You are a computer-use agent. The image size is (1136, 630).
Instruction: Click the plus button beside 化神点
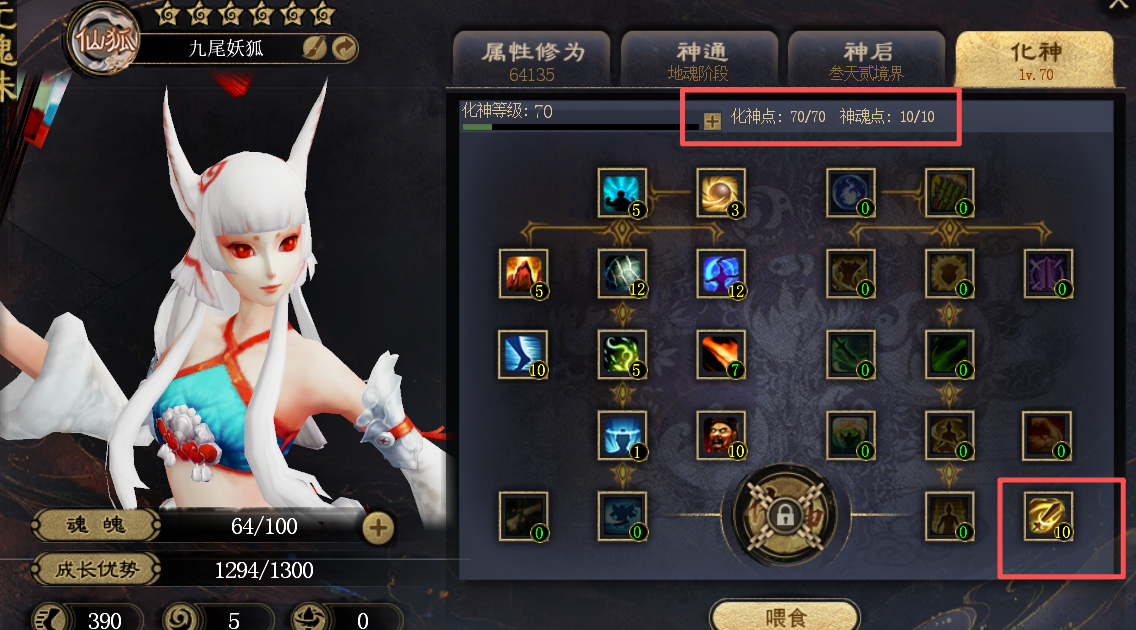(712, 121)
